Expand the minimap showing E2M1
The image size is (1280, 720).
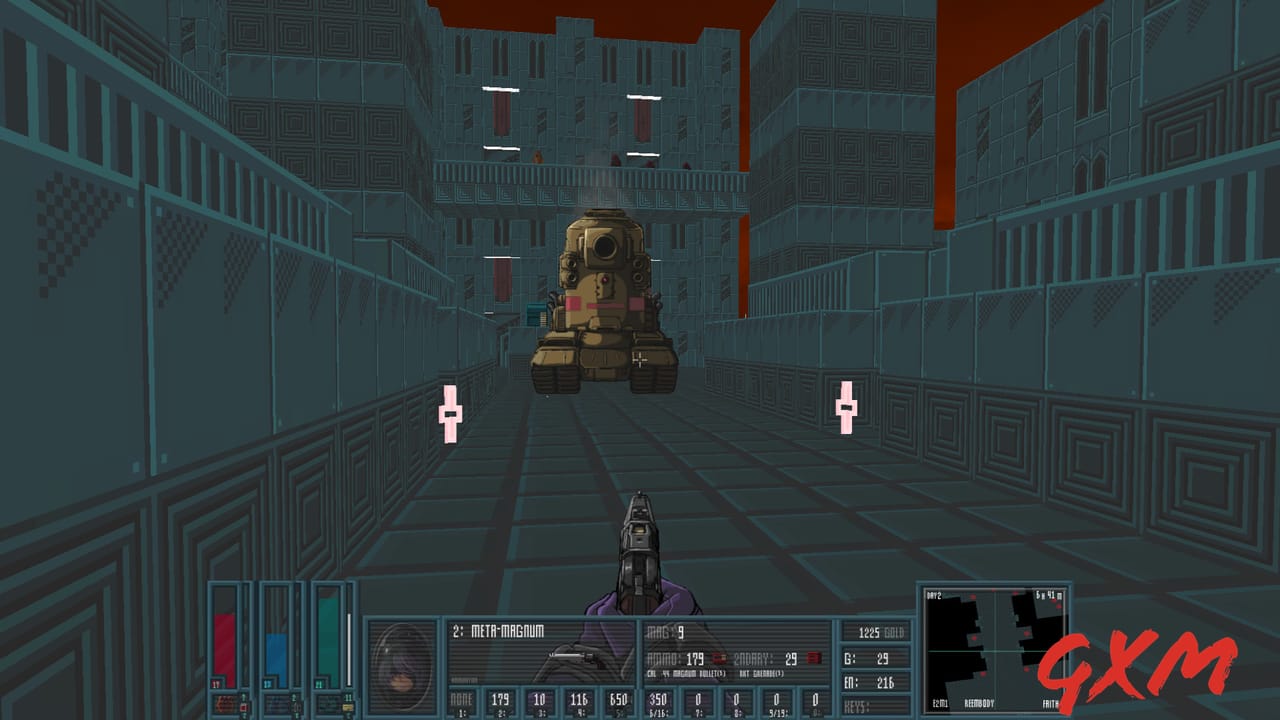[995, 650]
